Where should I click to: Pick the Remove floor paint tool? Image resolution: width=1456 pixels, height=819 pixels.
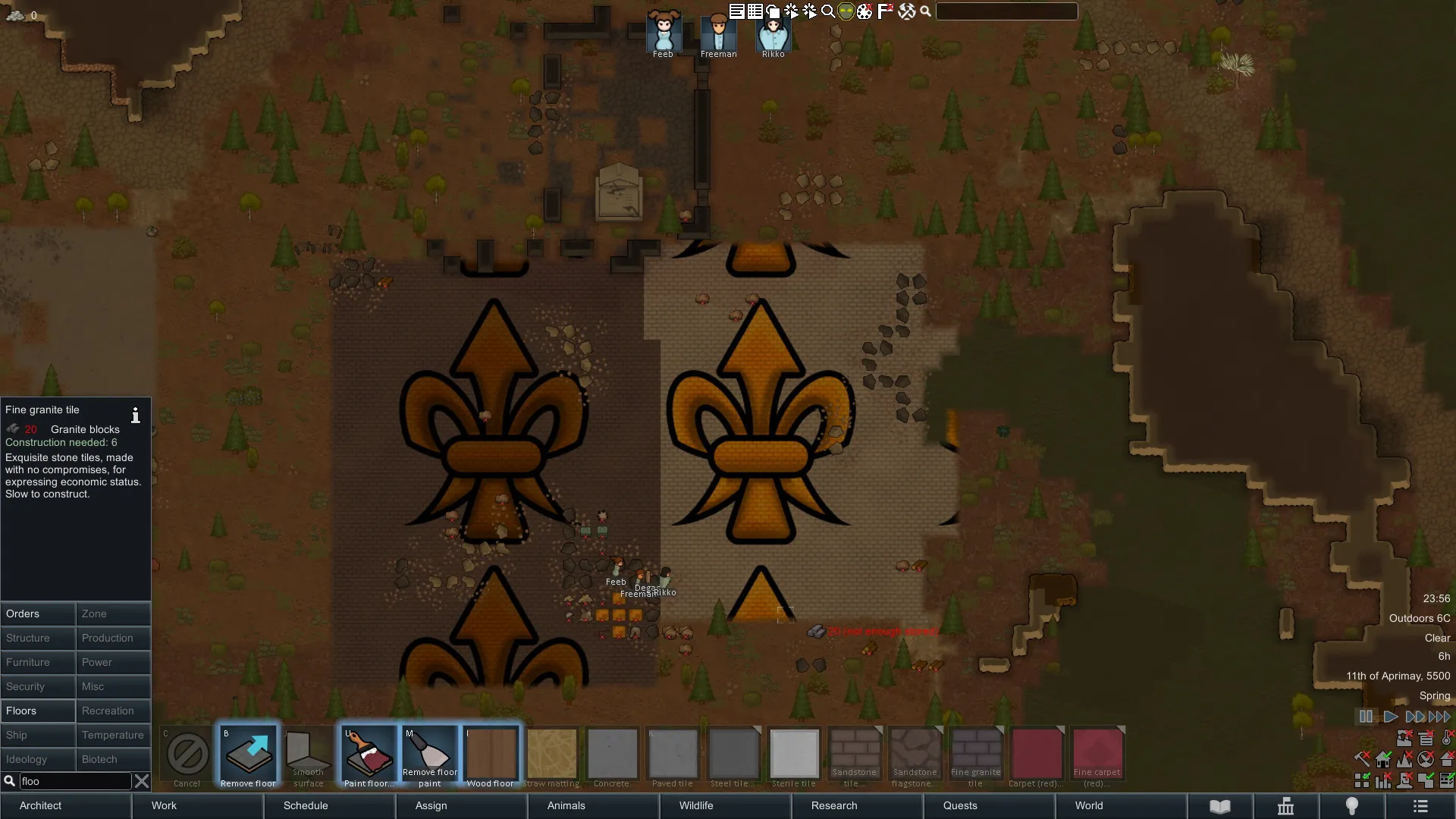(430, 756)
